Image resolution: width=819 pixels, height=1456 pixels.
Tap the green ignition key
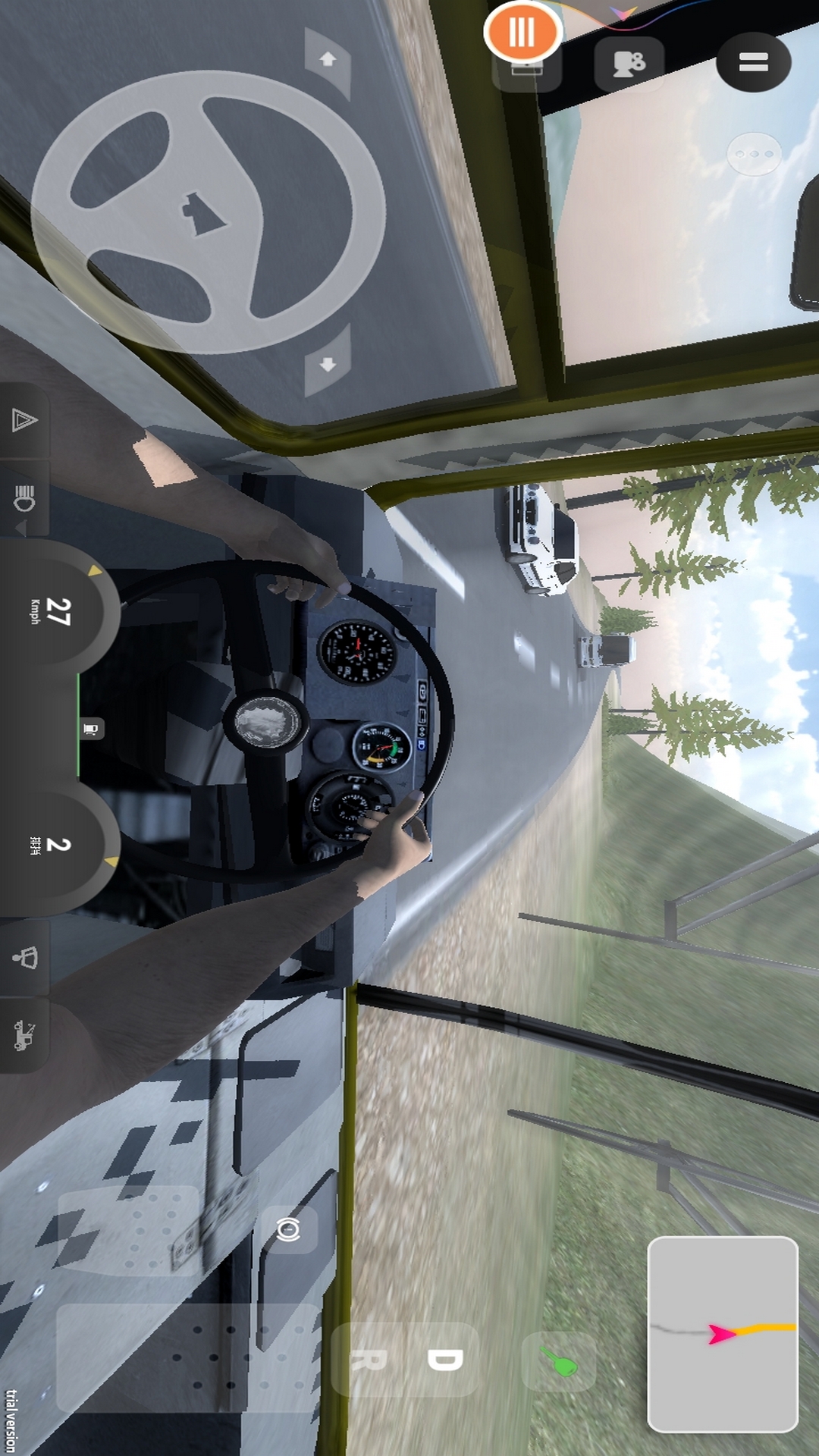tap(558, 1362)
